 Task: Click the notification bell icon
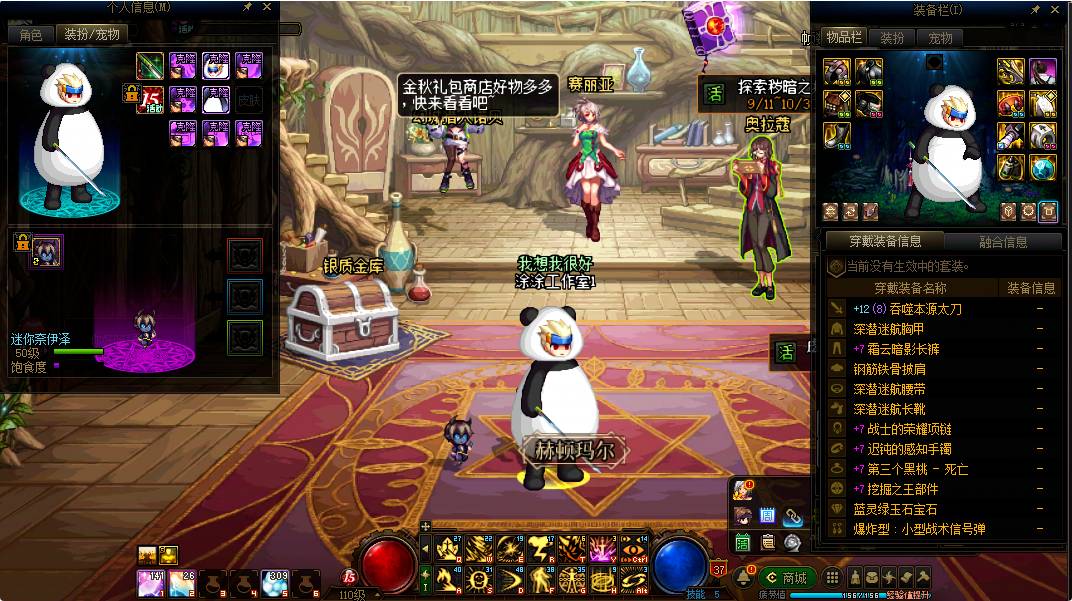coord(744,577)
